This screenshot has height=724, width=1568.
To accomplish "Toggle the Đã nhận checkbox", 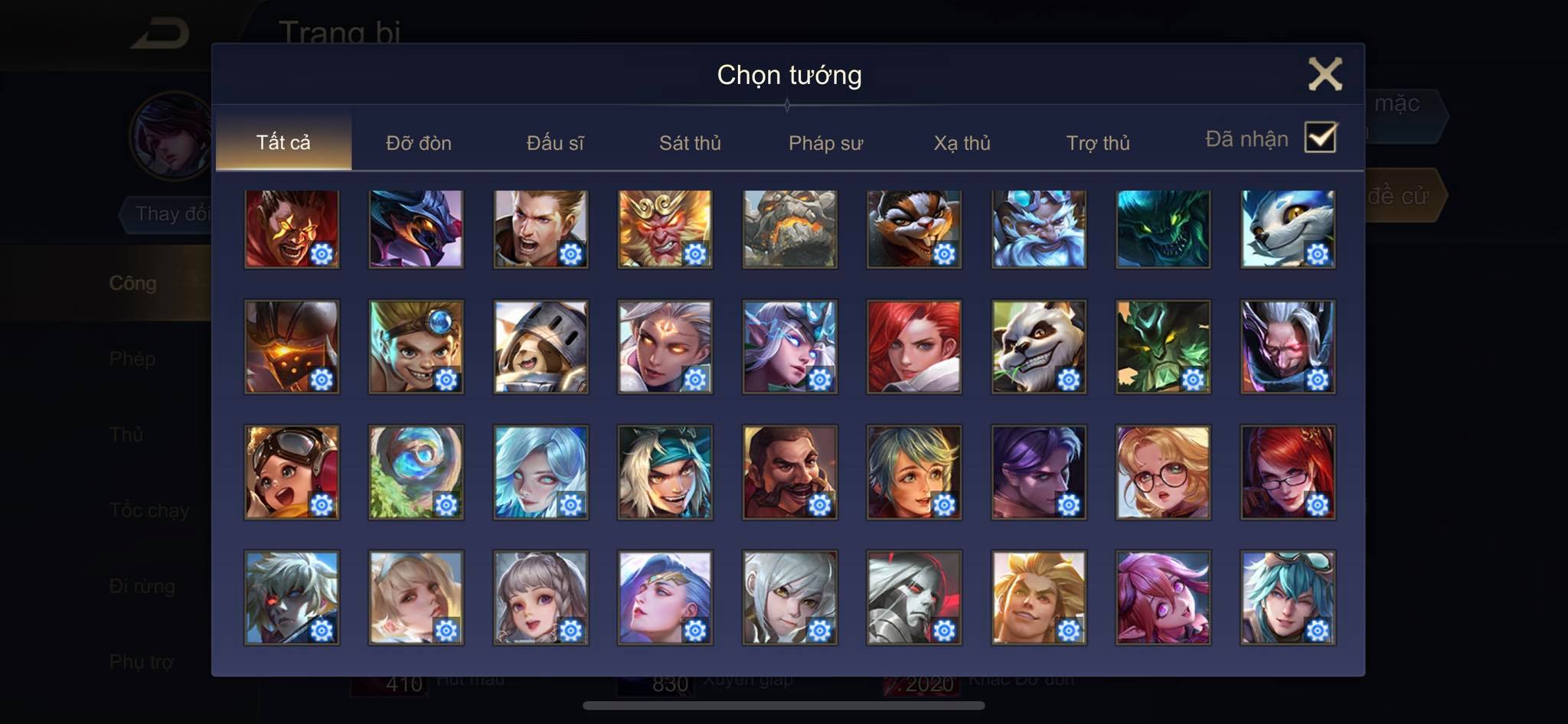I will click(x=1320, y=138).
